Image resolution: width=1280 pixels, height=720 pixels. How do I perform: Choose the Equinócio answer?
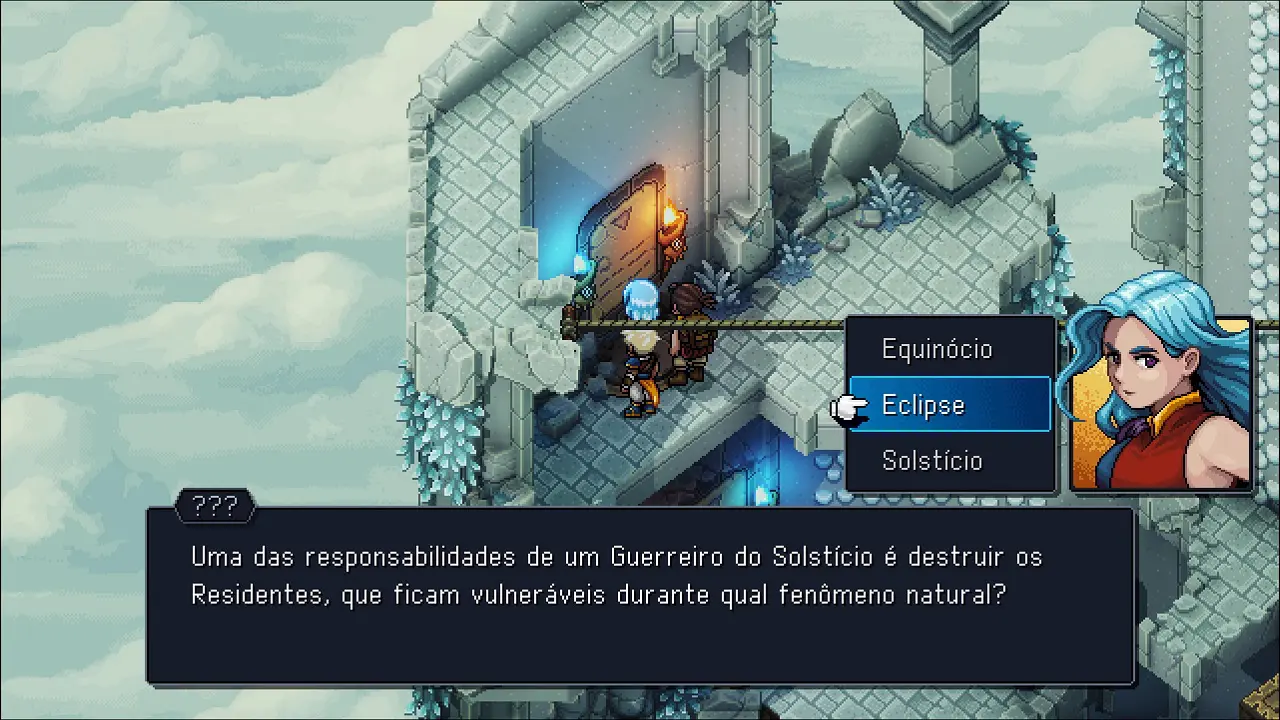click(937, 349)
